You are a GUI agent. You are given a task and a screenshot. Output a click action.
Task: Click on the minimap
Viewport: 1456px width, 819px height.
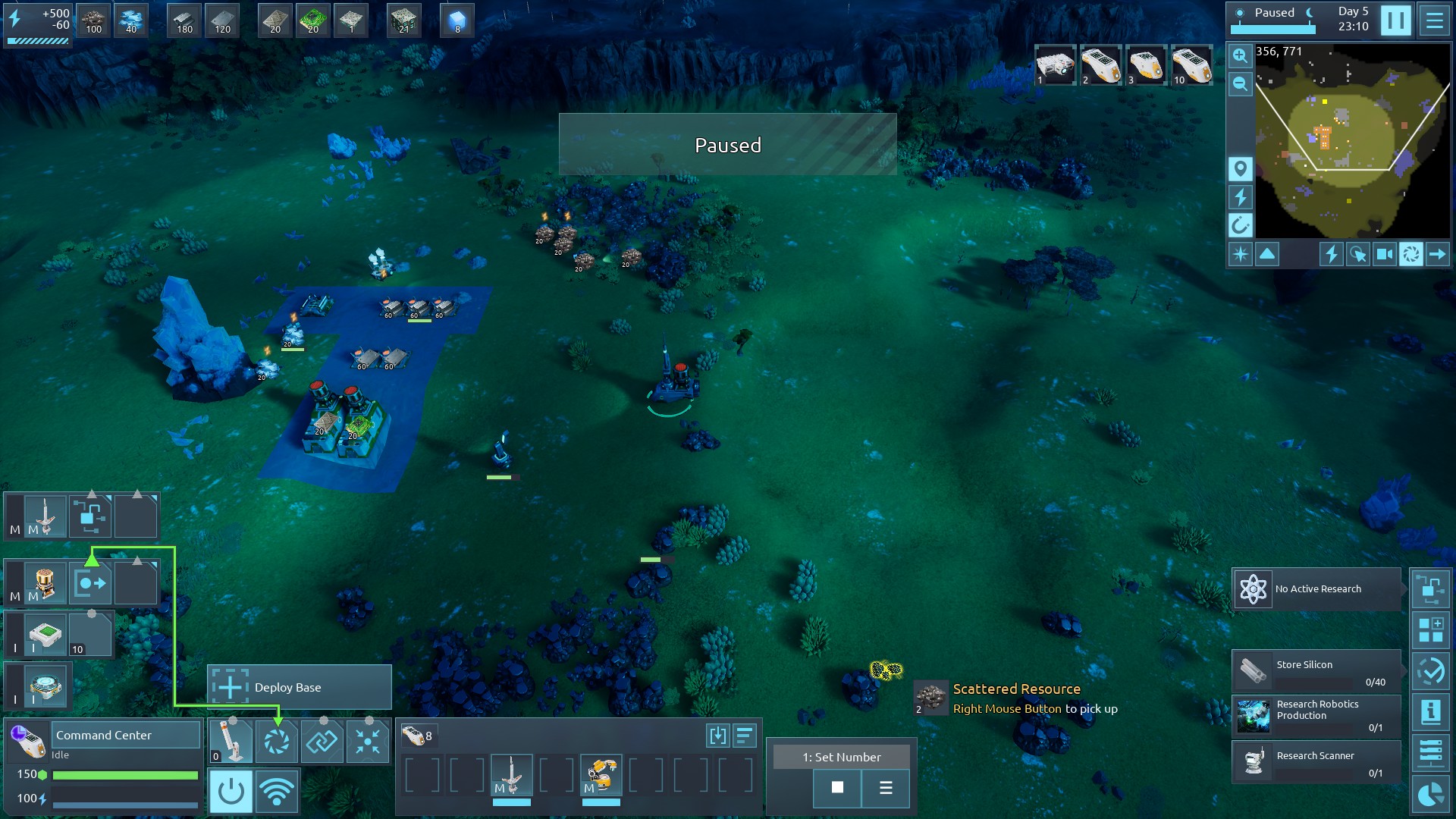pos(1352,140)
